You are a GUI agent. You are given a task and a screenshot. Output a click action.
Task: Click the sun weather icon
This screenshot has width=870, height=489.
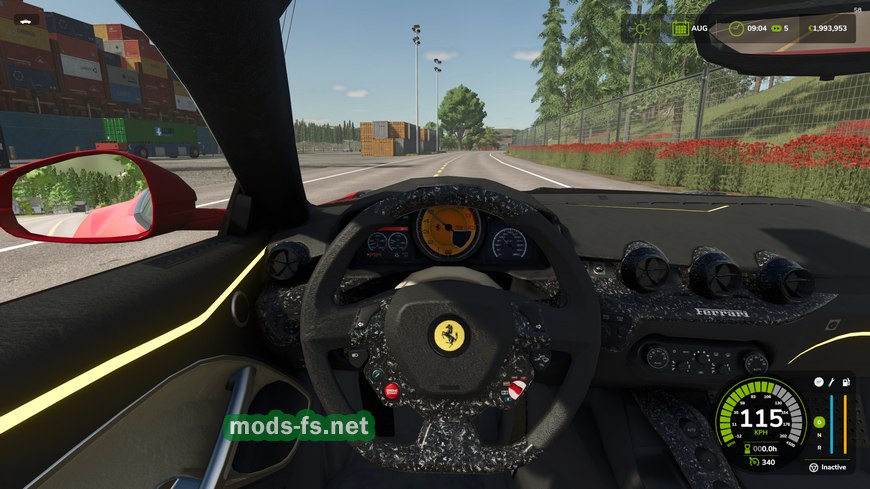click(x=639, y=28)
